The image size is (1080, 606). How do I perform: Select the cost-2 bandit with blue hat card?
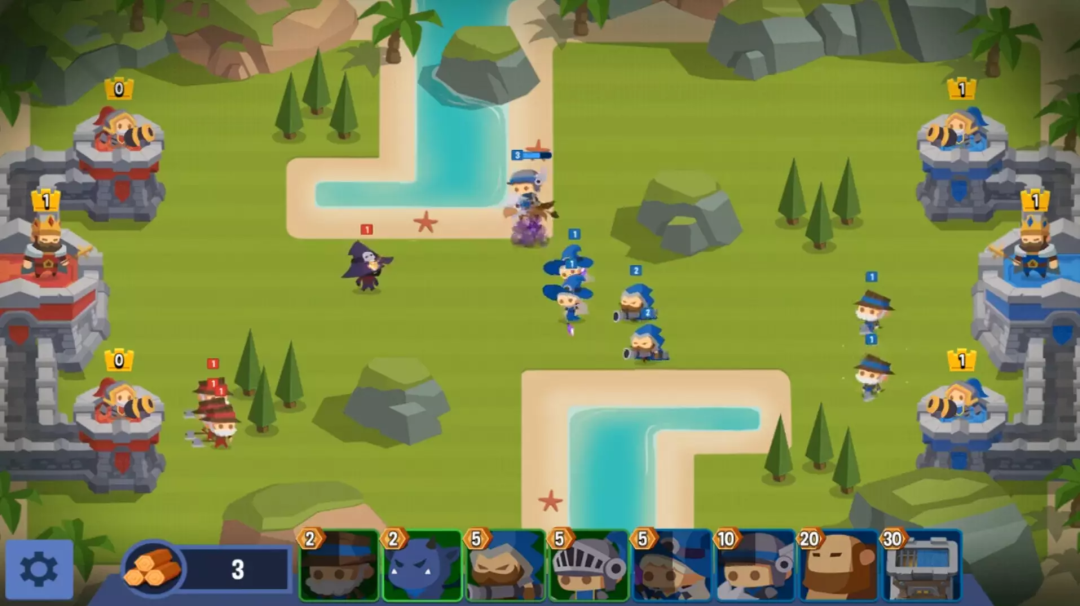340,567
